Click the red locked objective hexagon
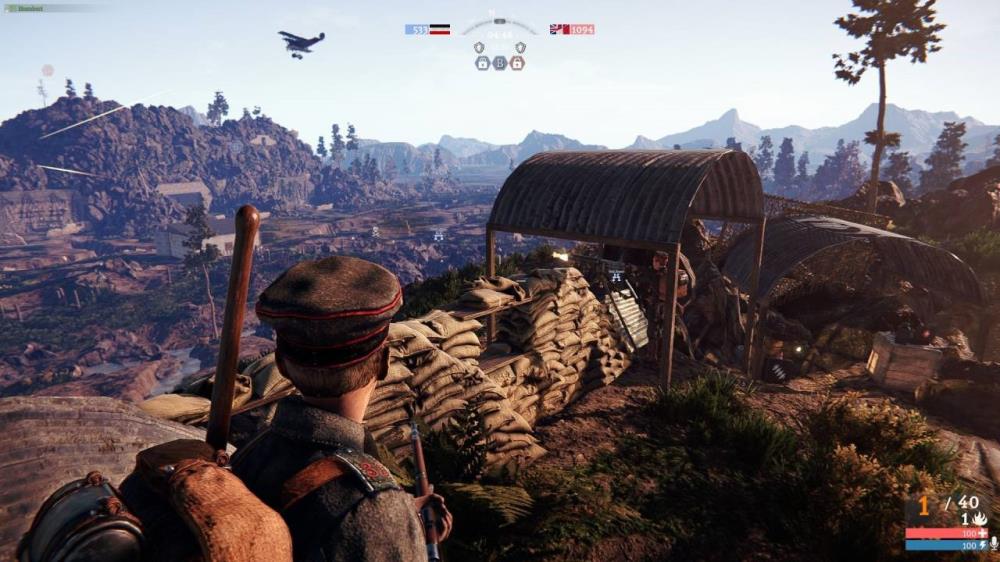Image resolution: width=1000 pixels, height=562 pixels. [517, 63]
